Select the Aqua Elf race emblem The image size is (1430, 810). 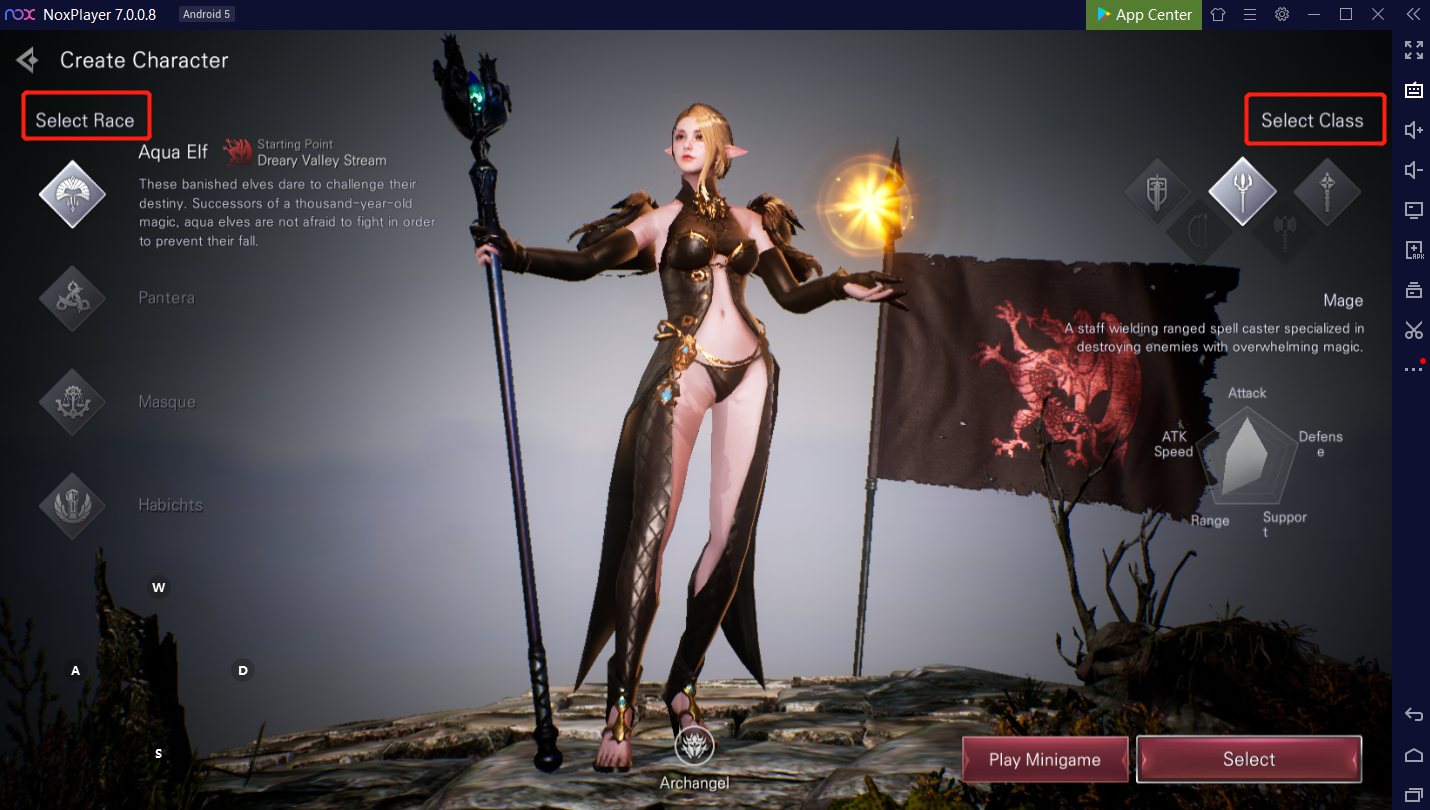pyautogui.click(x=72, y=193)
